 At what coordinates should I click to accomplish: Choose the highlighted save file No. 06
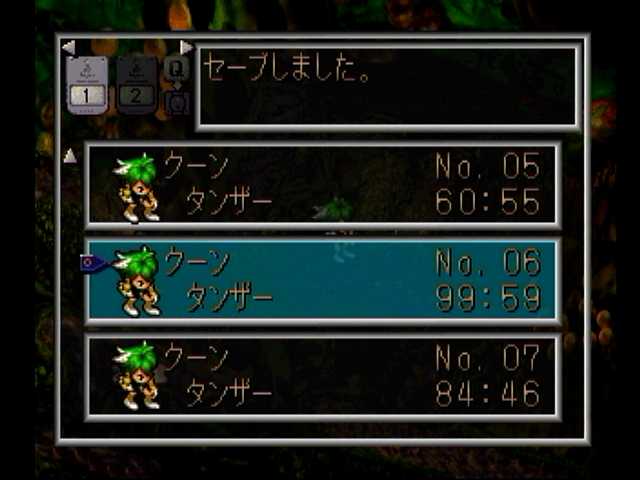322,280
